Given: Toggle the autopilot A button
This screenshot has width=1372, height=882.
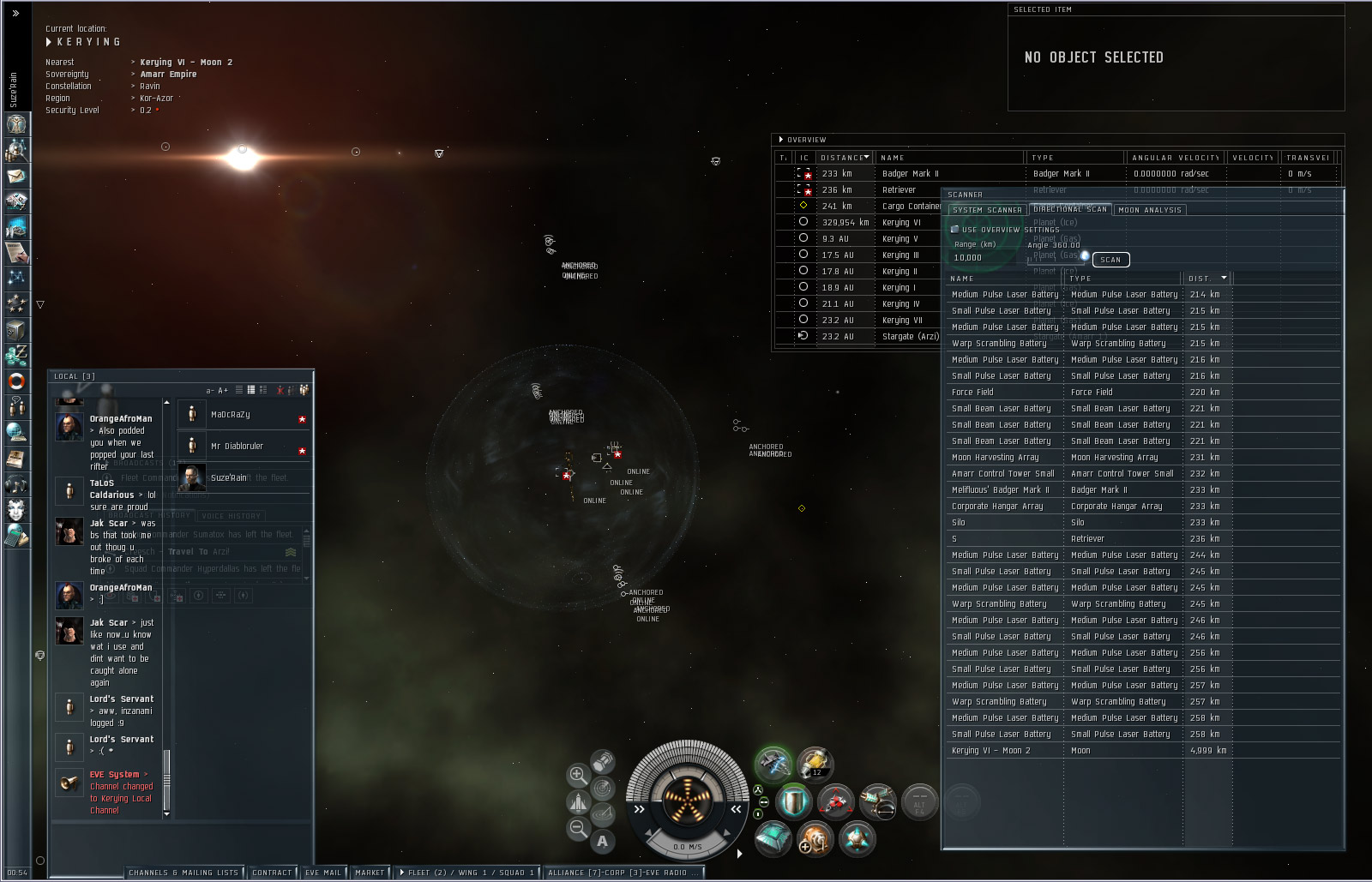Looking at the screenshot, I should (x=603, y=841).
